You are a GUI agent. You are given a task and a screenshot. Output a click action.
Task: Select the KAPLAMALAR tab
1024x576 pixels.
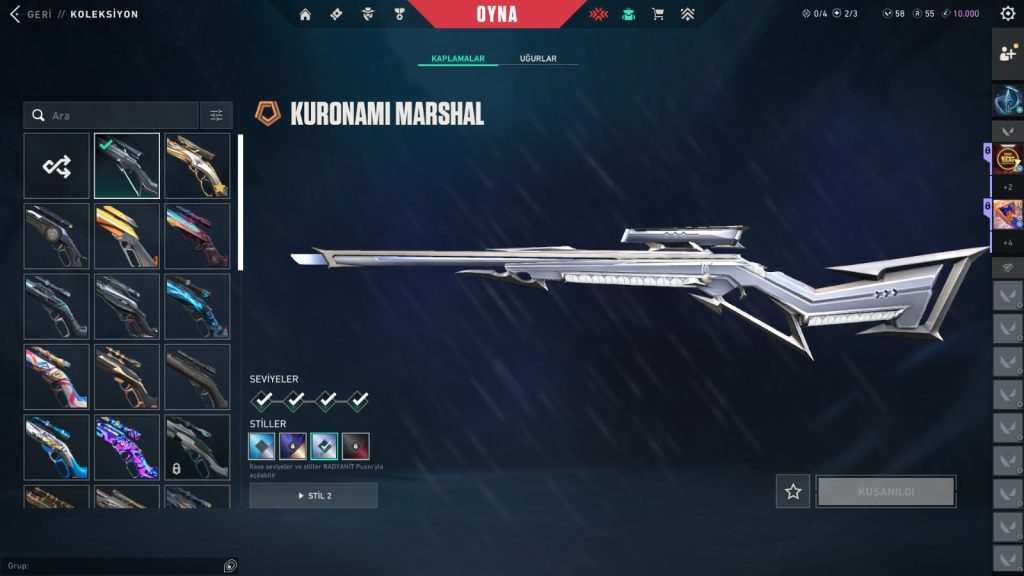pyautogui.click(x=458, y=59)
